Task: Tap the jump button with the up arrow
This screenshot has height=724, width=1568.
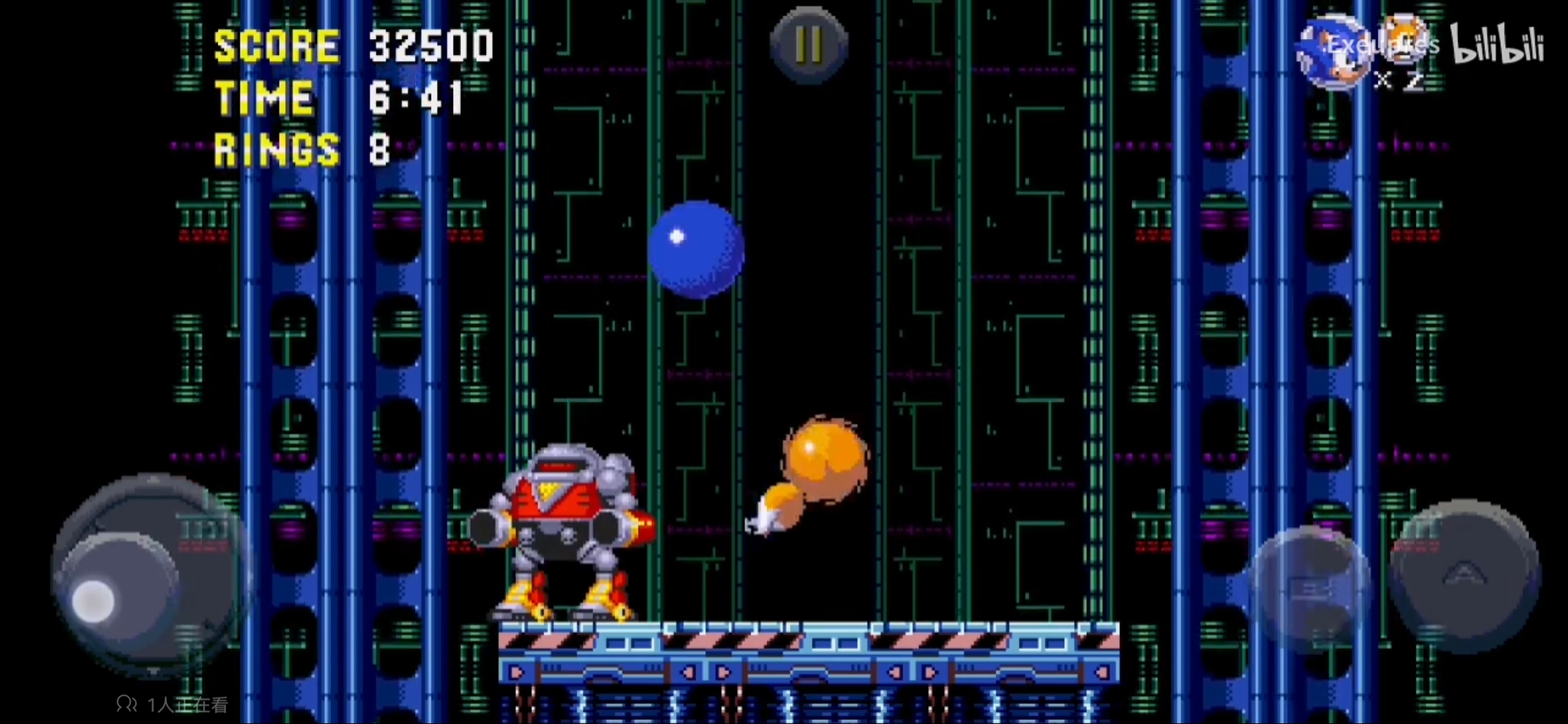Action: 1465,575
